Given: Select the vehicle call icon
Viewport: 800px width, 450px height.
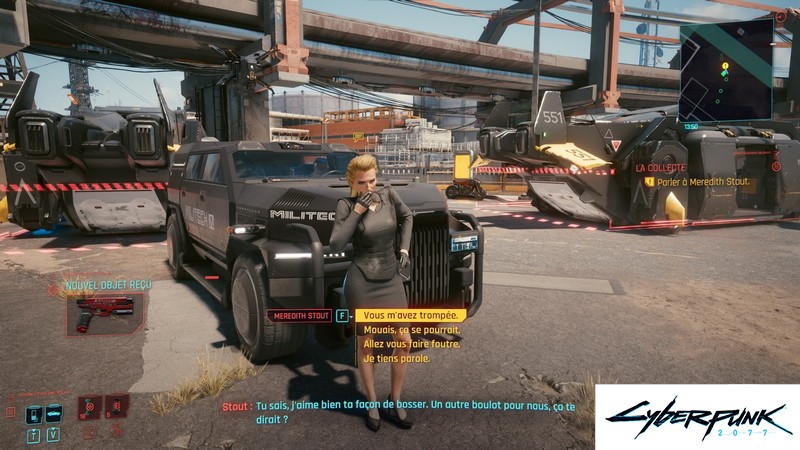Looking at the screenshot, I should pyautogui.click(x=54, y=413).
